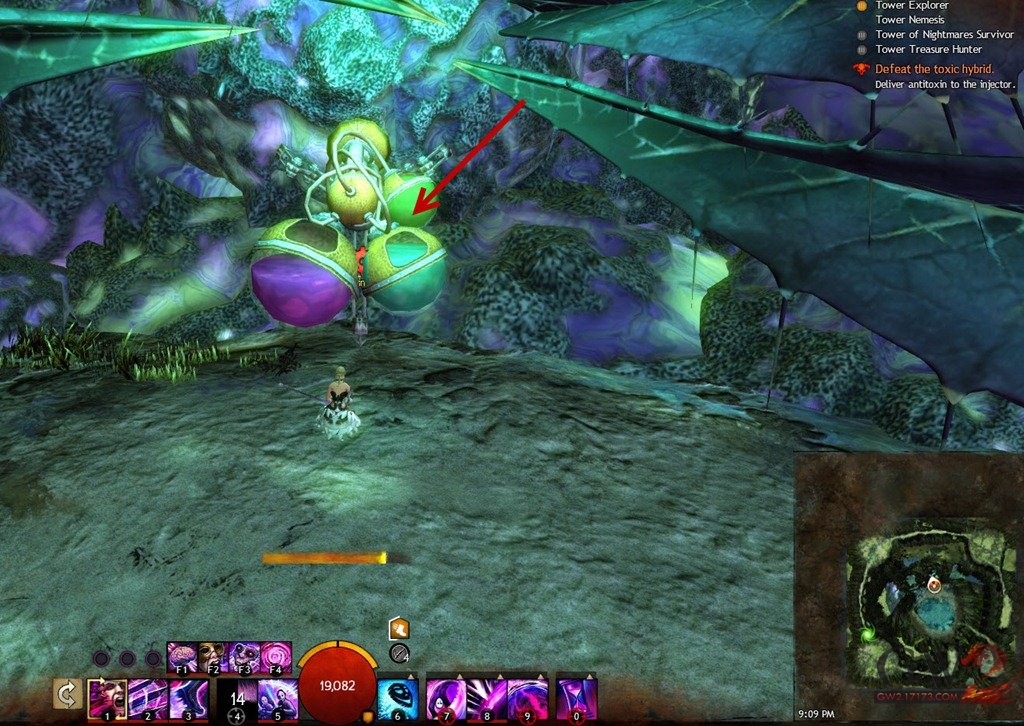Activate the utility skill in slot 8
Image resolution: width=1024 pixels, height=726 pixels.
pyautogui.click(x=487, y=697)
